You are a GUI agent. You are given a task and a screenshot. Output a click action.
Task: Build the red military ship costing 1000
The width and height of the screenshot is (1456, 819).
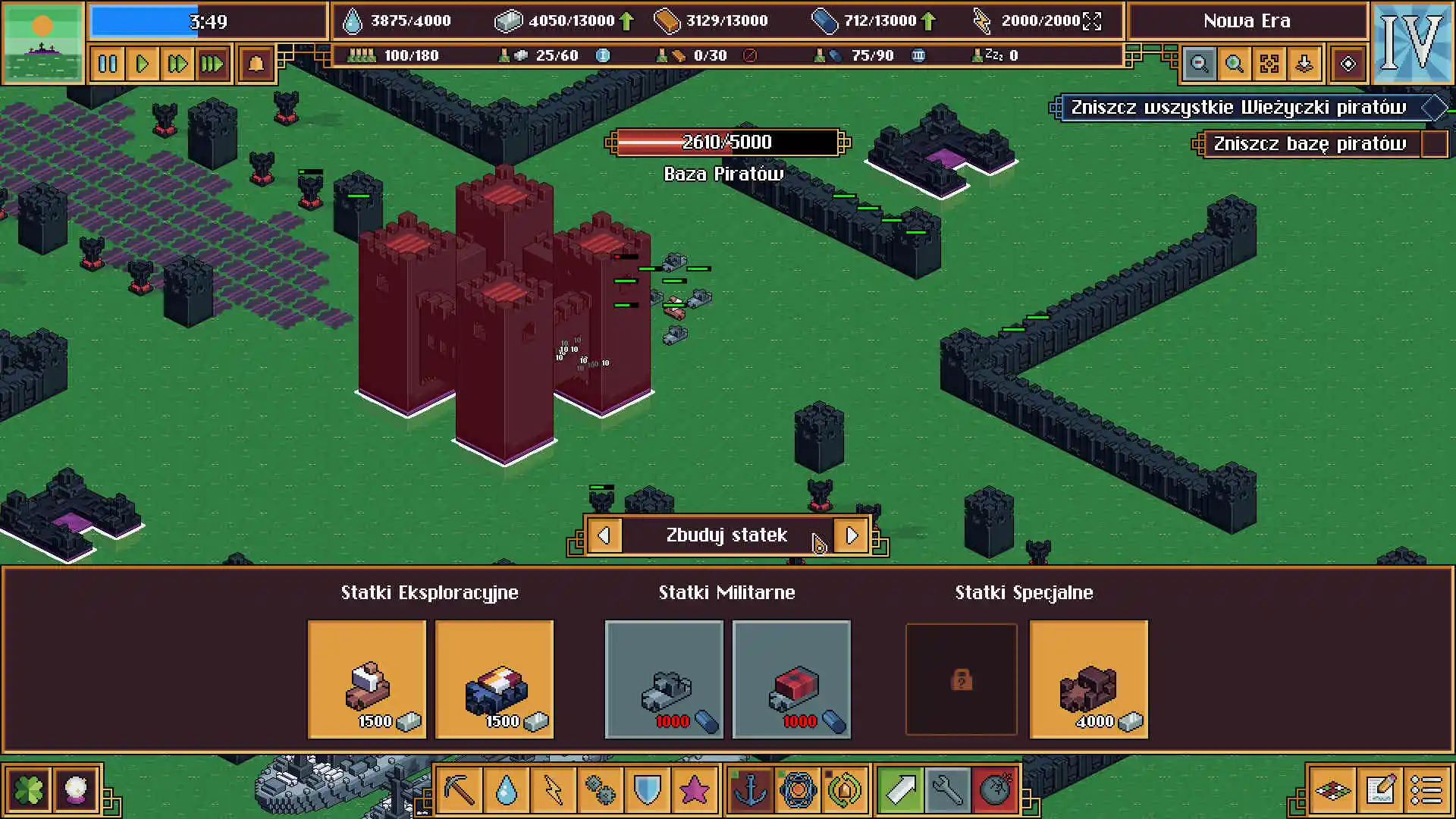(791, 679)
